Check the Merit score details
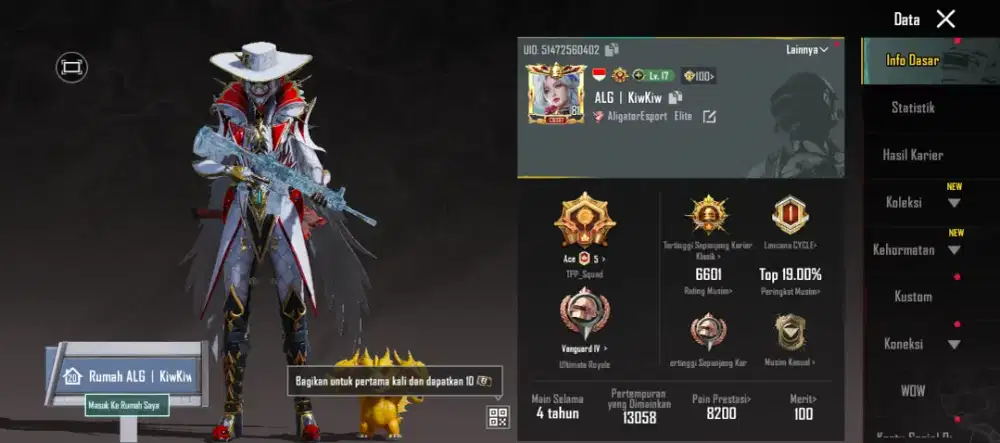Screen dimensions: 1000x443 coord(802,406)
